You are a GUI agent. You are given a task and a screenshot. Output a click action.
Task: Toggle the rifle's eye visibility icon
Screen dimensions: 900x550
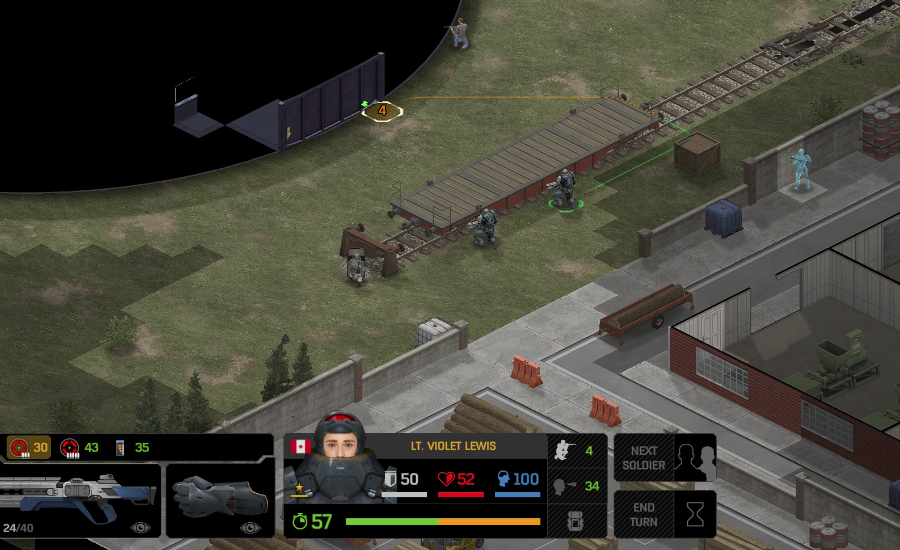tap(140, 527)
